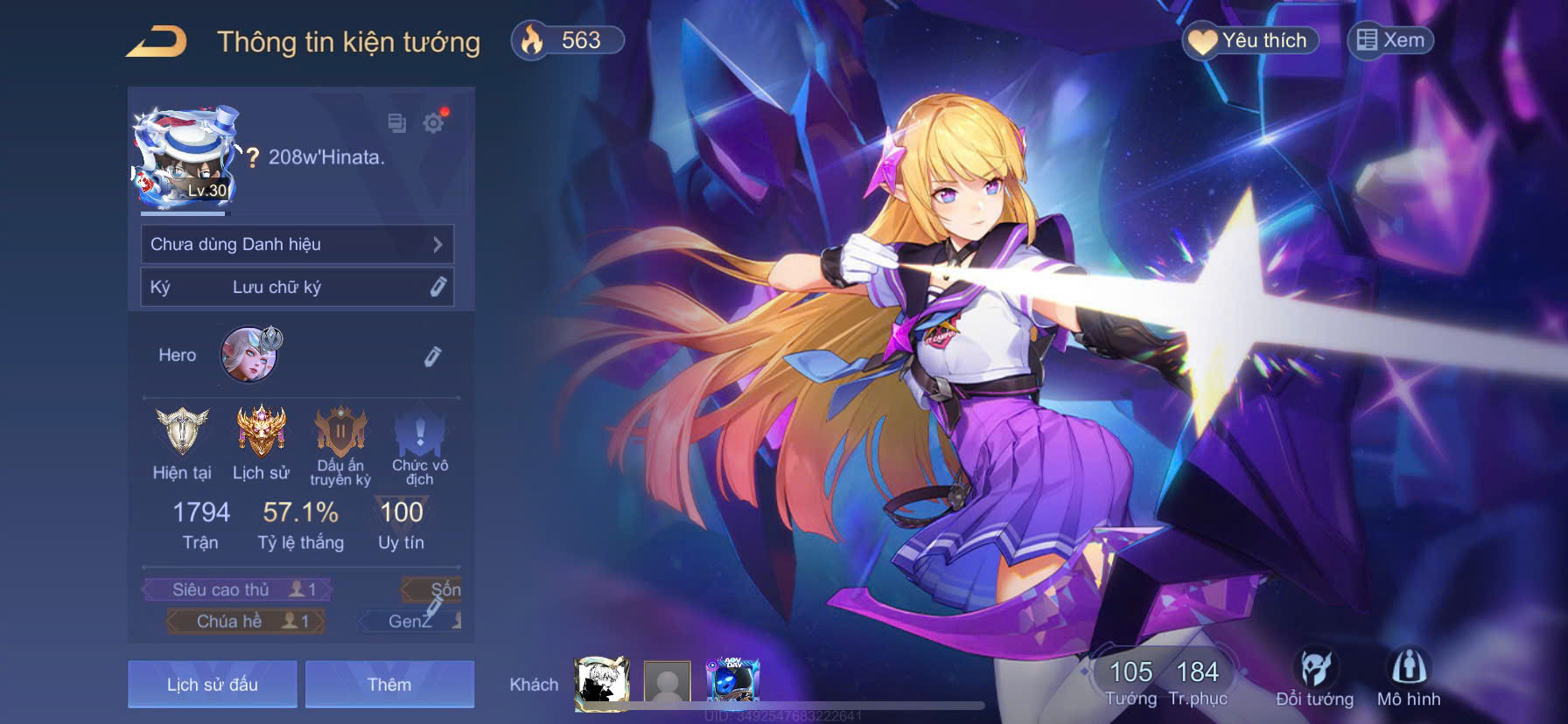The height and width of the screenshot is (724, 1568).
Task: Click the Thêm button
Action: [x=389, y=684]
